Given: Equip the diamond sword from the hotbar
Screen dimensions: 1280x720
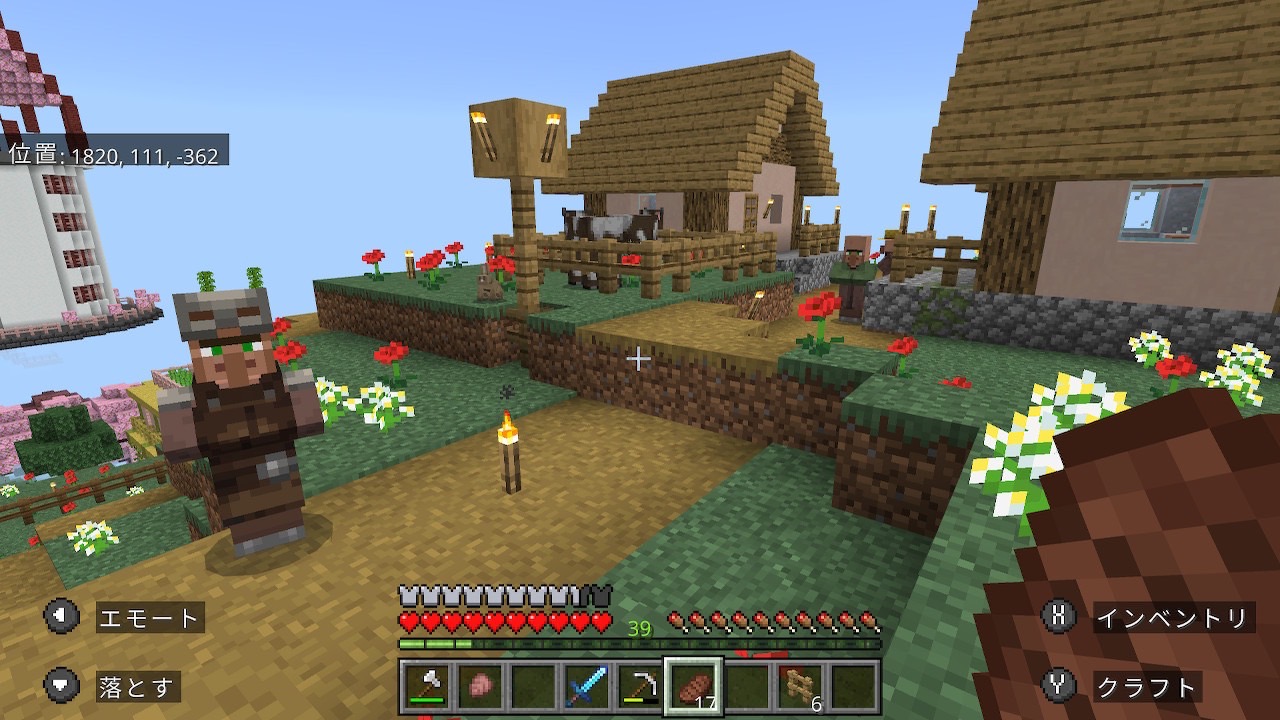Looking at the screenshot, I should point(586,687).
